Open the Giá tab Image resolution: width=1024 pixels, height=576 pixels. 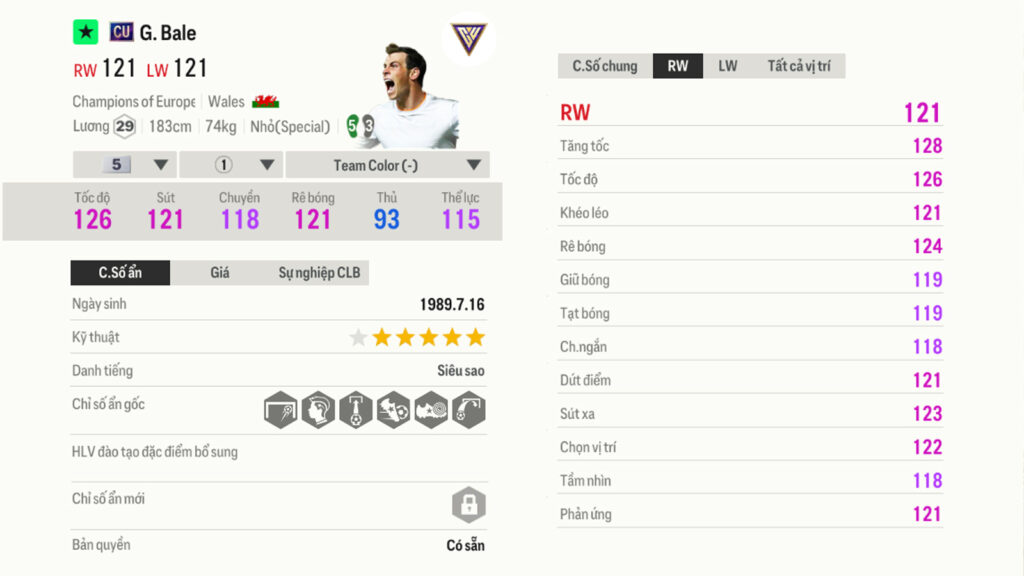(x=220, y=273)
